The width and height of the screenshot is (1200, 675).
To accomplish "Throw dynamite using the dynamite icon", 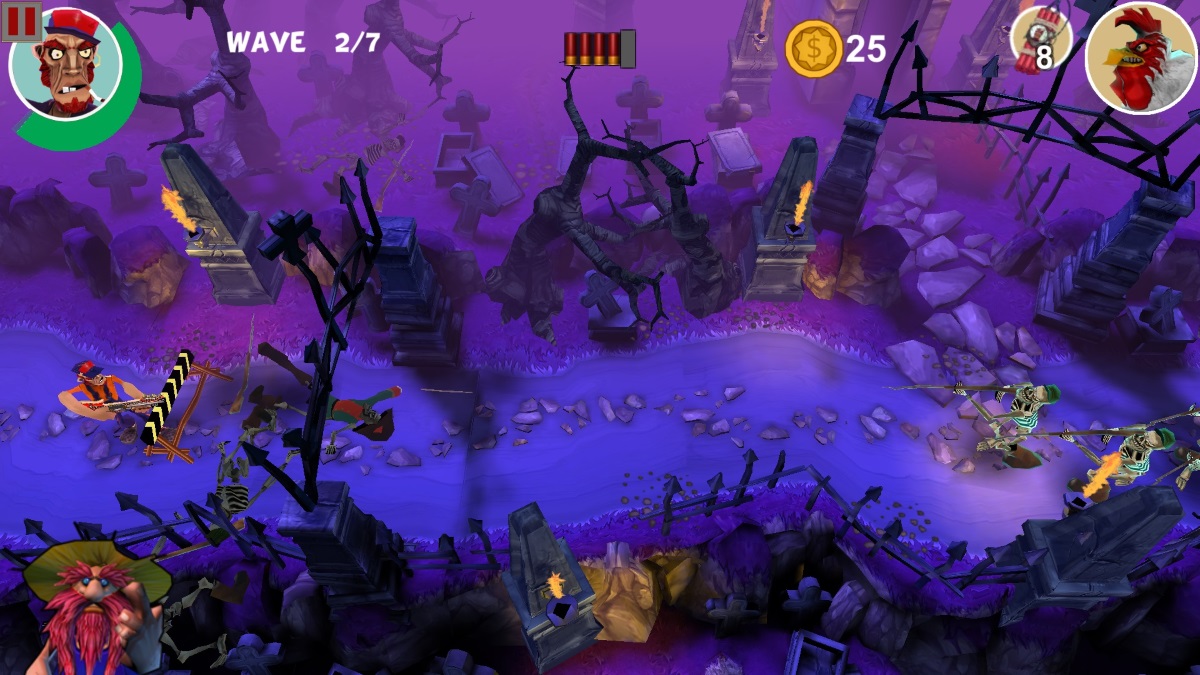I will tap(1039, 42).
